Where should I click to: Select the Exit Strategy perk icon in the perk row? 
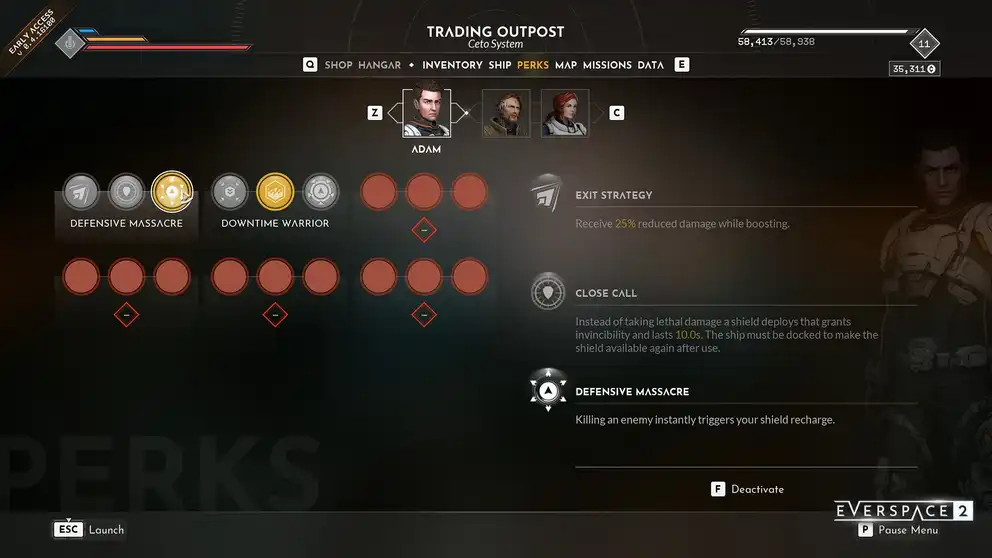(81, 191)
